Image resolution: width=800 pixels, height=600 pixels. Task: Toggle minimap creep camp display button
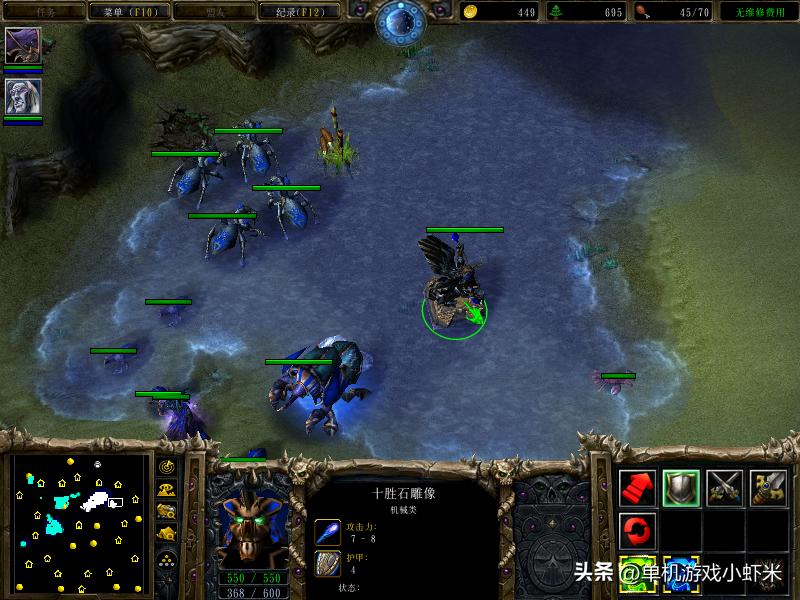pos(166,534)
